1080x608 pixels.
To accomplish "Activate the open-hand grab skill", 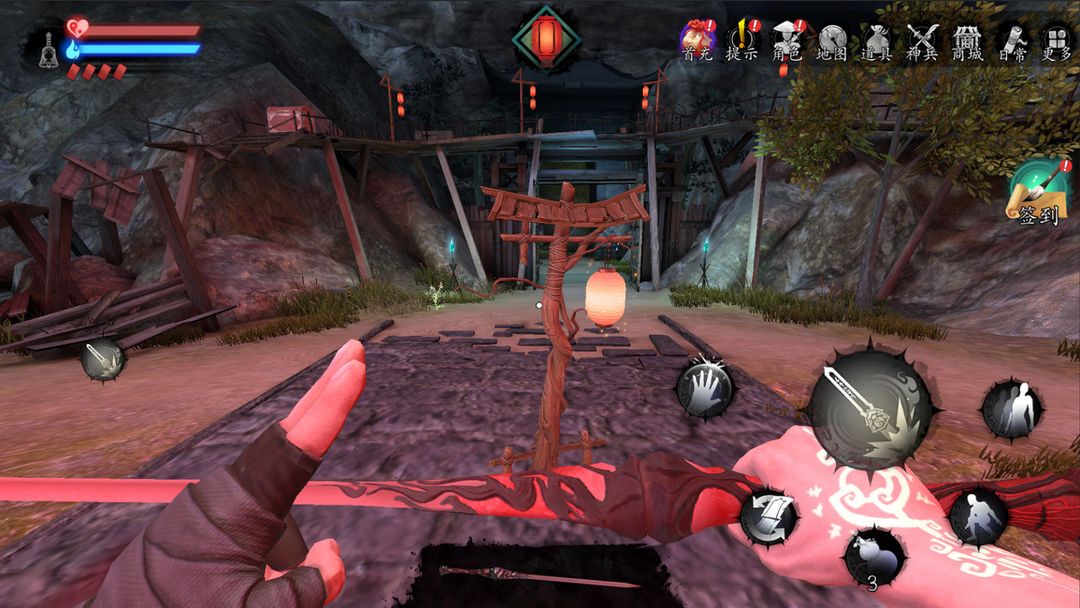I will 705,388.
